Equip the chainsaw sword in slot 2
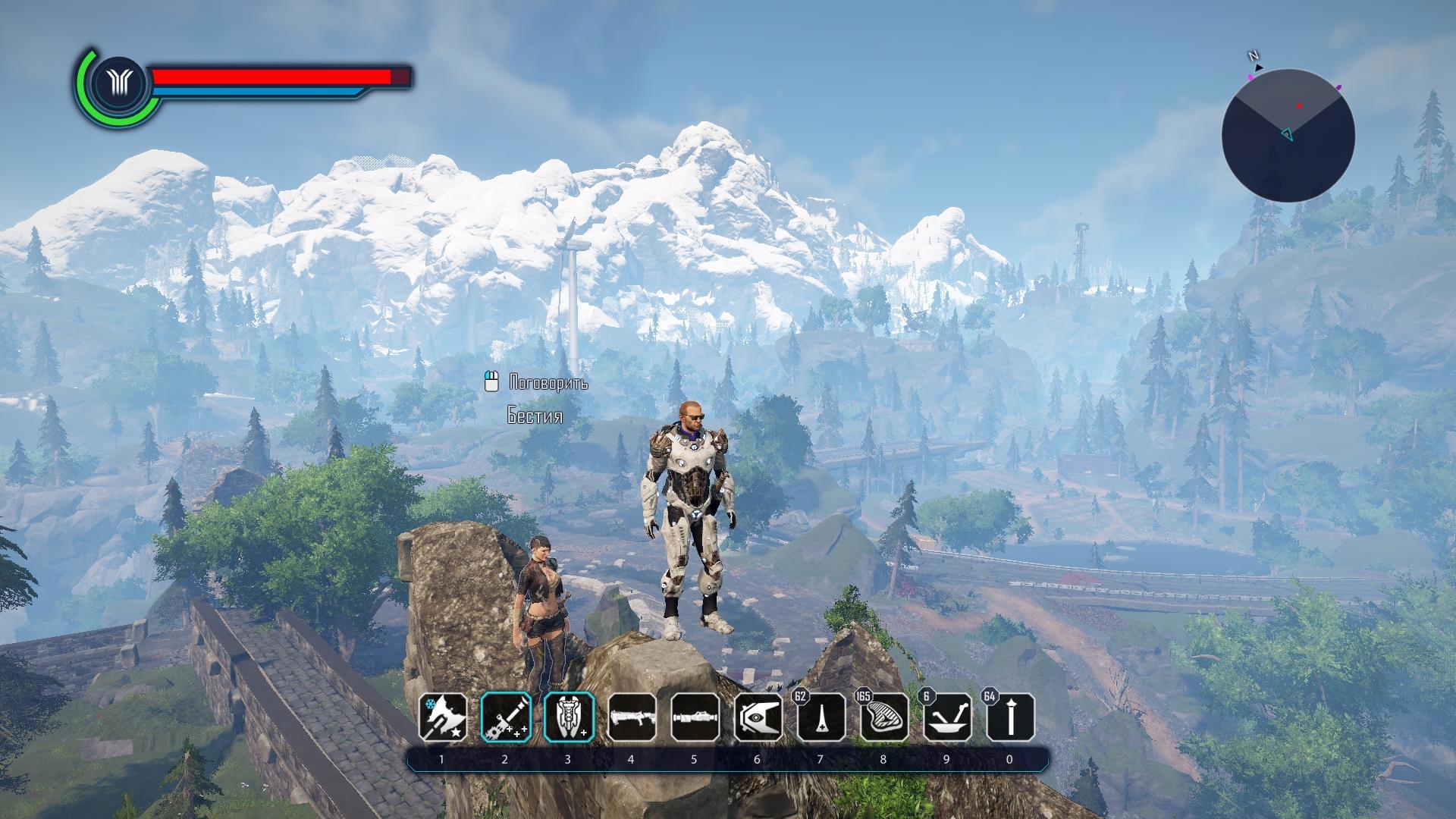 coord(506,717)
